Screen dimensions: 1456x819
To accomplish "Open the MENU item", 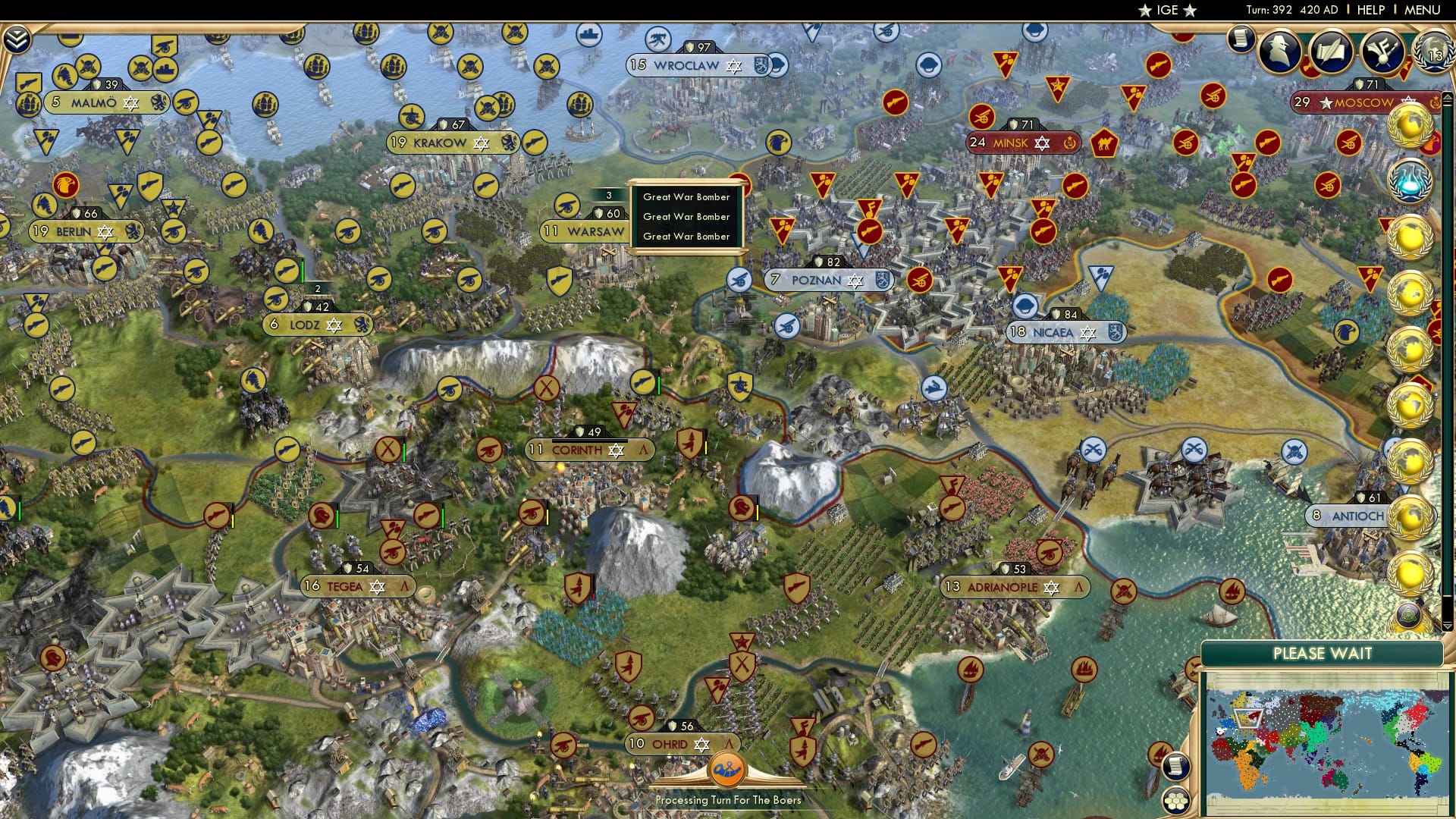I will [1424, 10].
